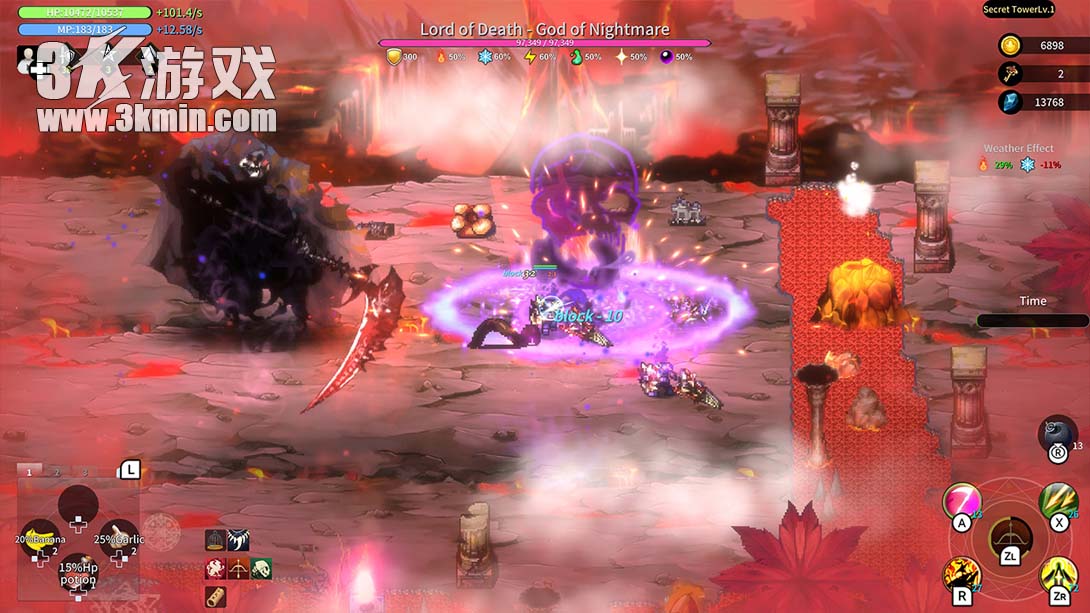This screenshot has width=1090, height=613.
Task: Switch to quick-slot tab 3
Action: [85, 472]
